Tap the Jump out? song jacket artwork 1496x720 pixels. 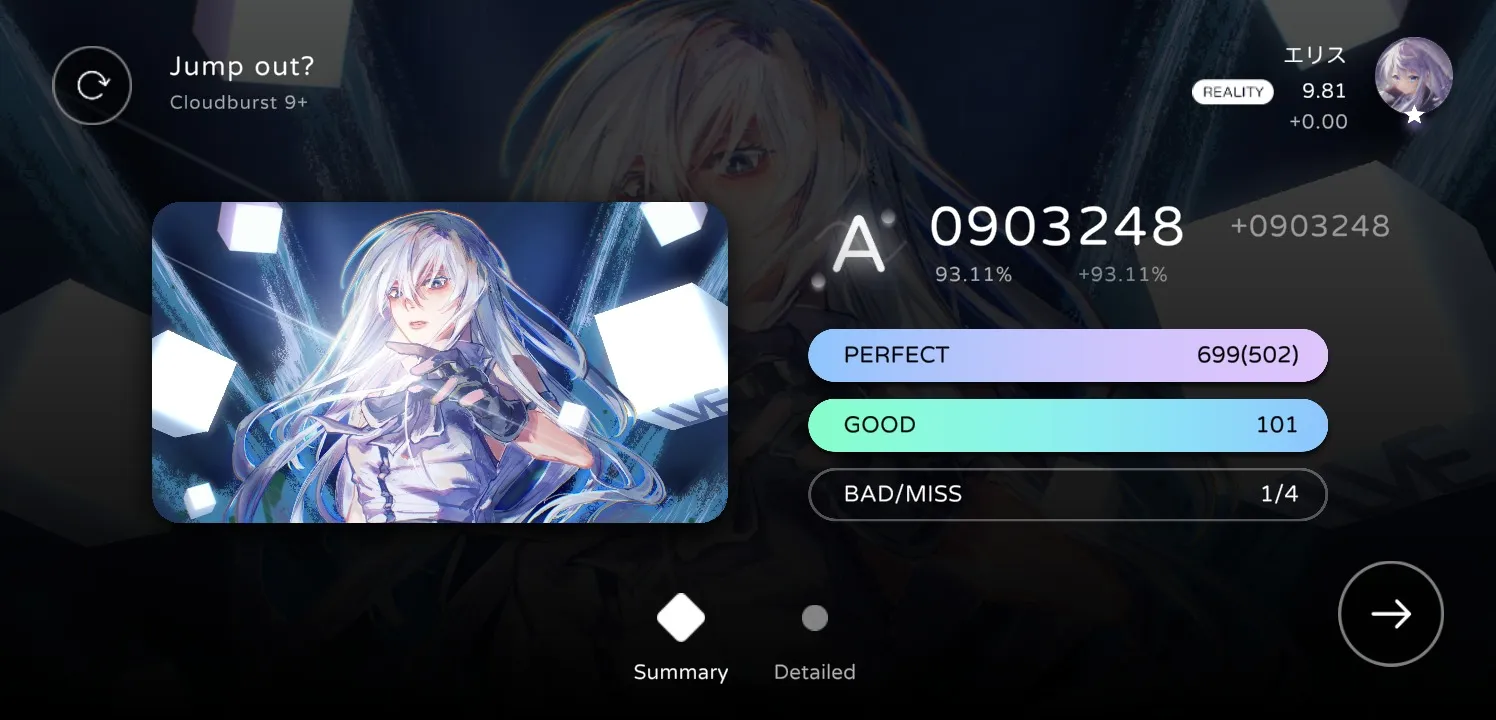coord(440,362)
